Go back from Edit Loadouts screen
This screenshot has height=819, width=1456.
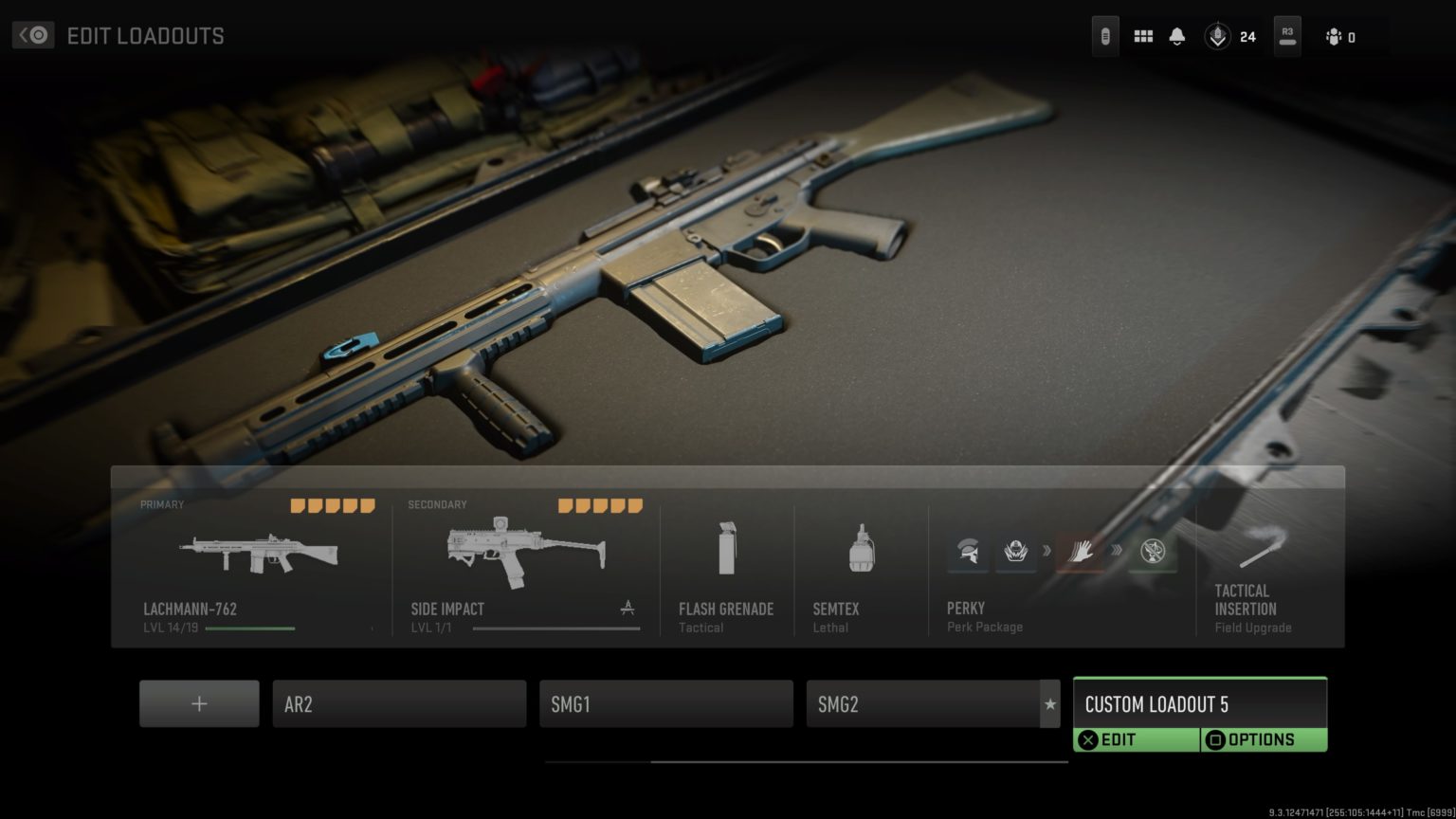click(33, 36)
